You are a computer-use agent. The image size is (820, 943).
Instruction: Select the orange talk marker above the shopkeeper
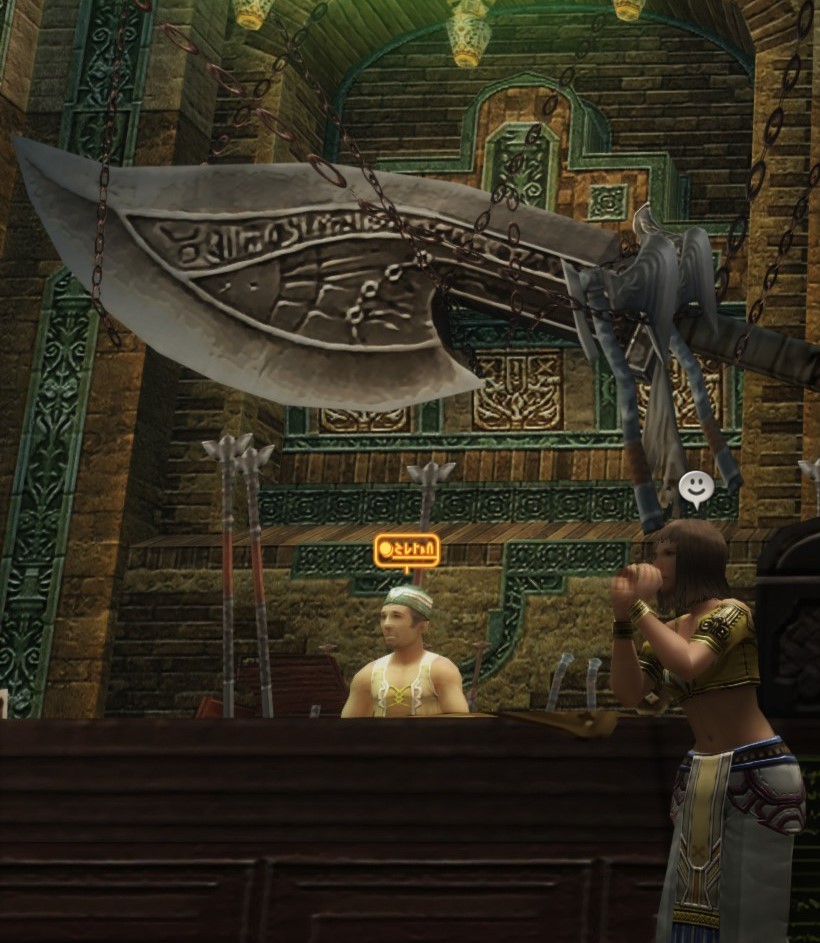pos(406,550)
